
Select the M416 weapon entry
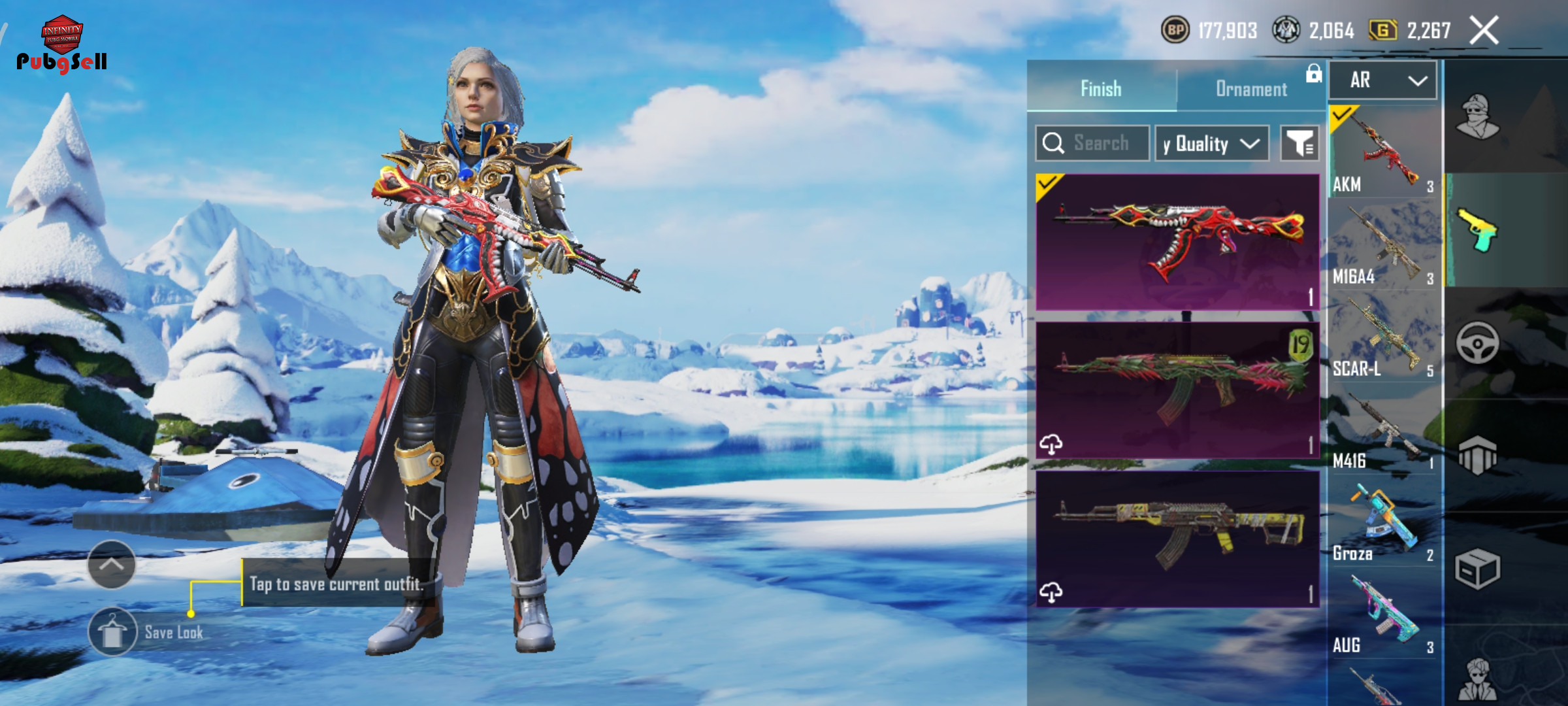pyautogui.click(x=1384, y=429)
